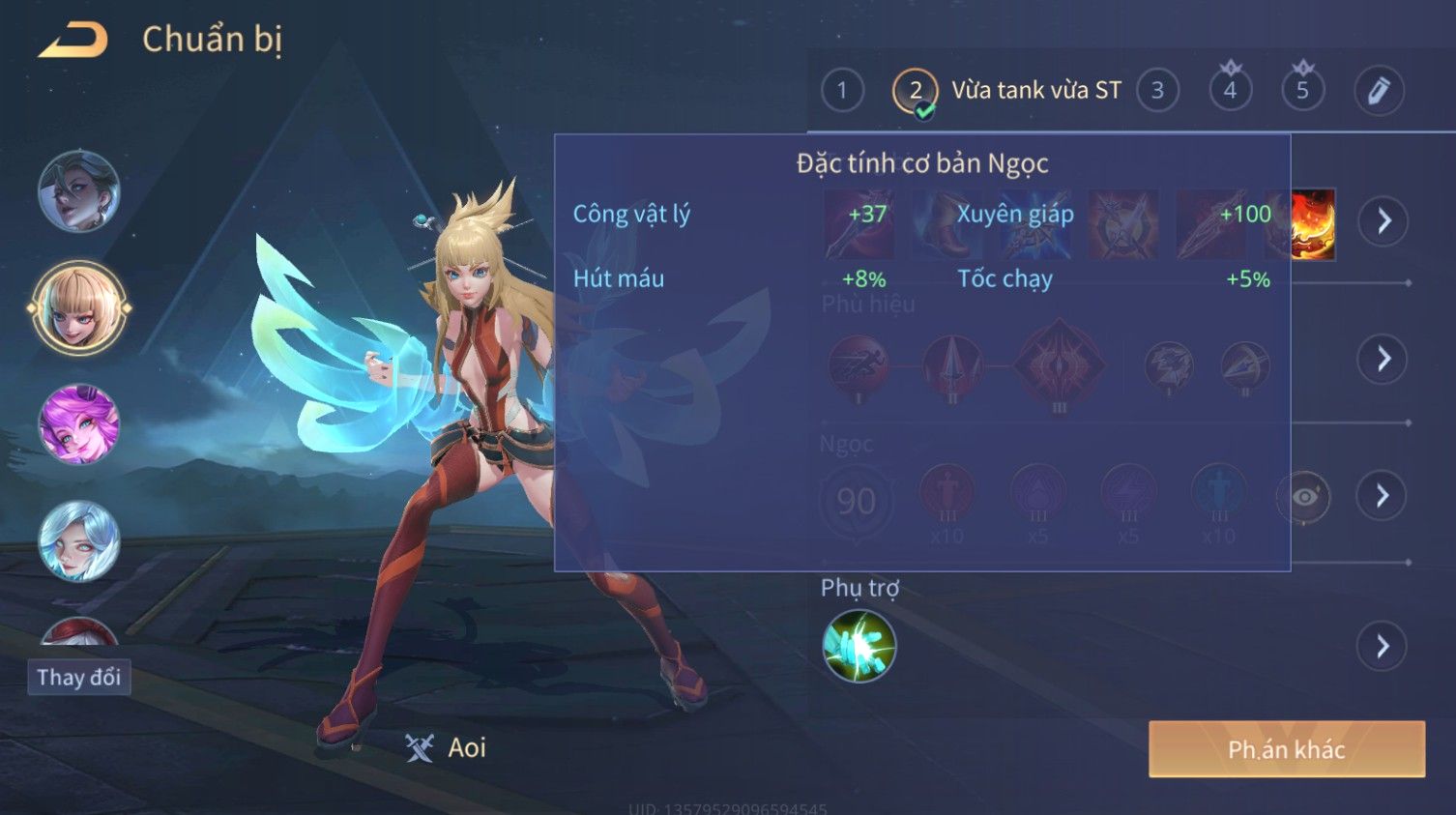Switch to preset tab 4
This screenshot has width=1456, height=815.
[x=1230, y=91]
